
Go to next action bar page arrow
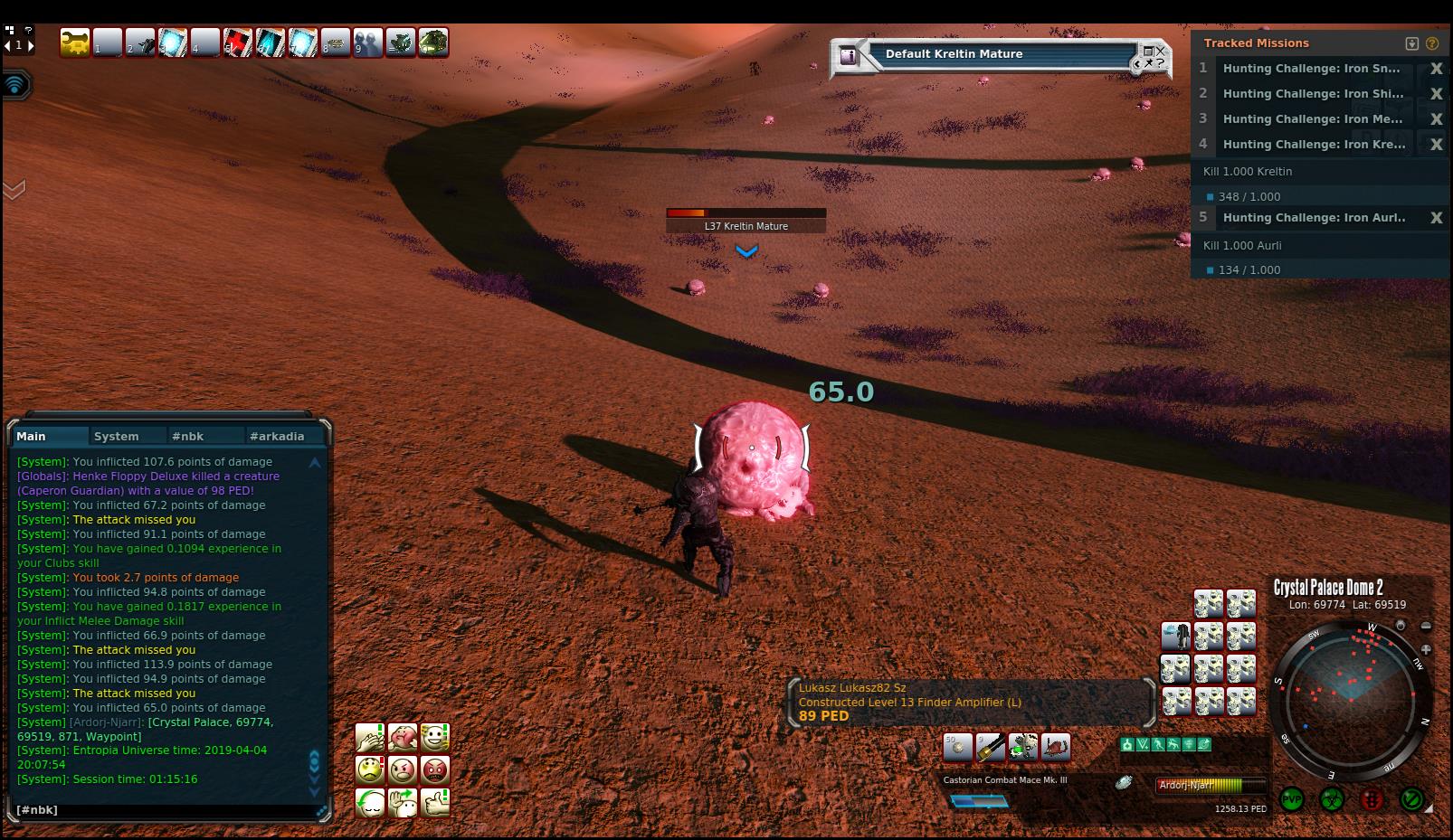31,45
